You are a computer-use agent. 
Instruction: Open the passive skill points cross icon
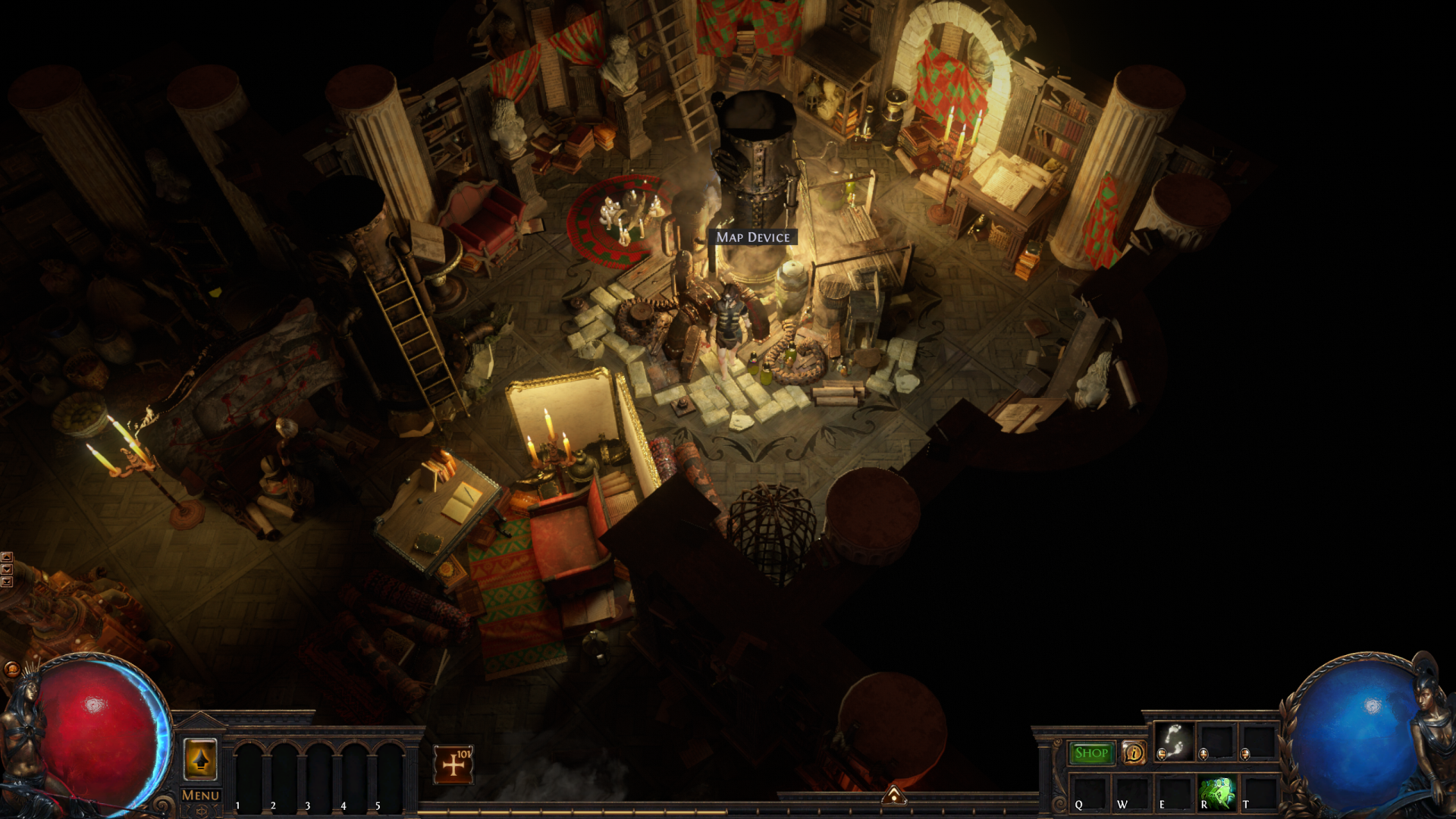tap(453, 764)
